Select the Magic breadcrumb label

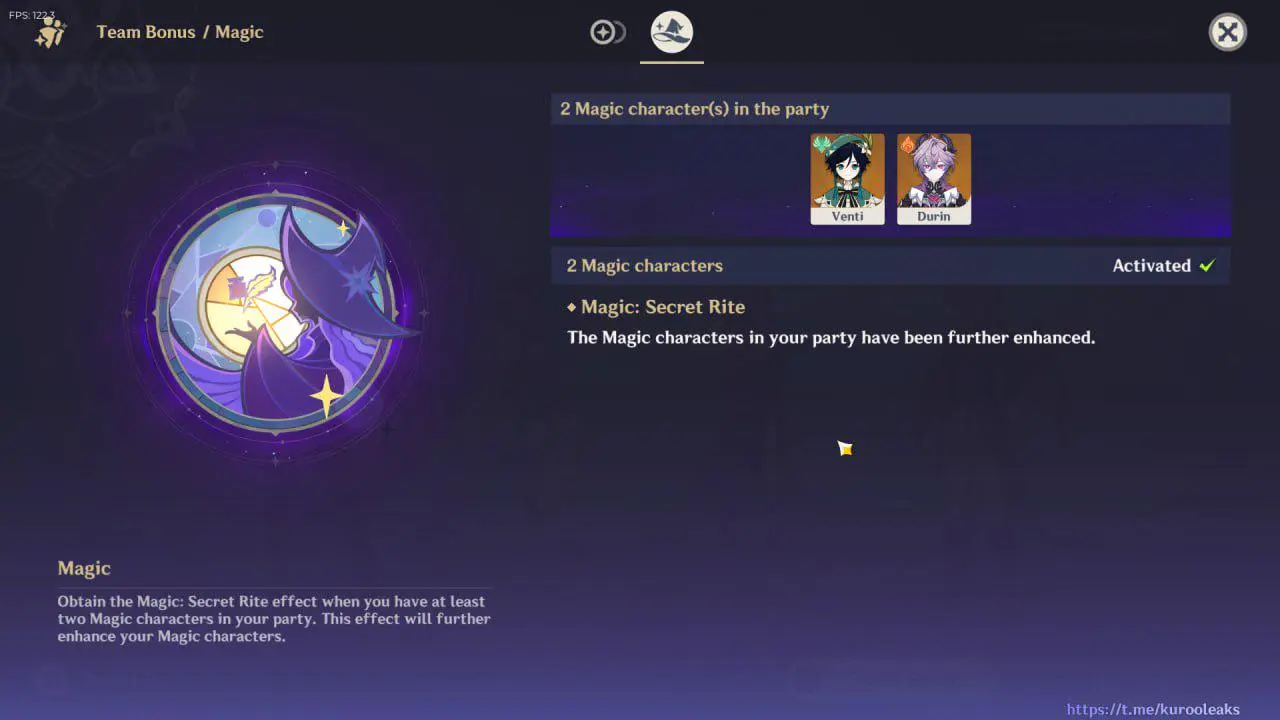[x=240, y=32]
